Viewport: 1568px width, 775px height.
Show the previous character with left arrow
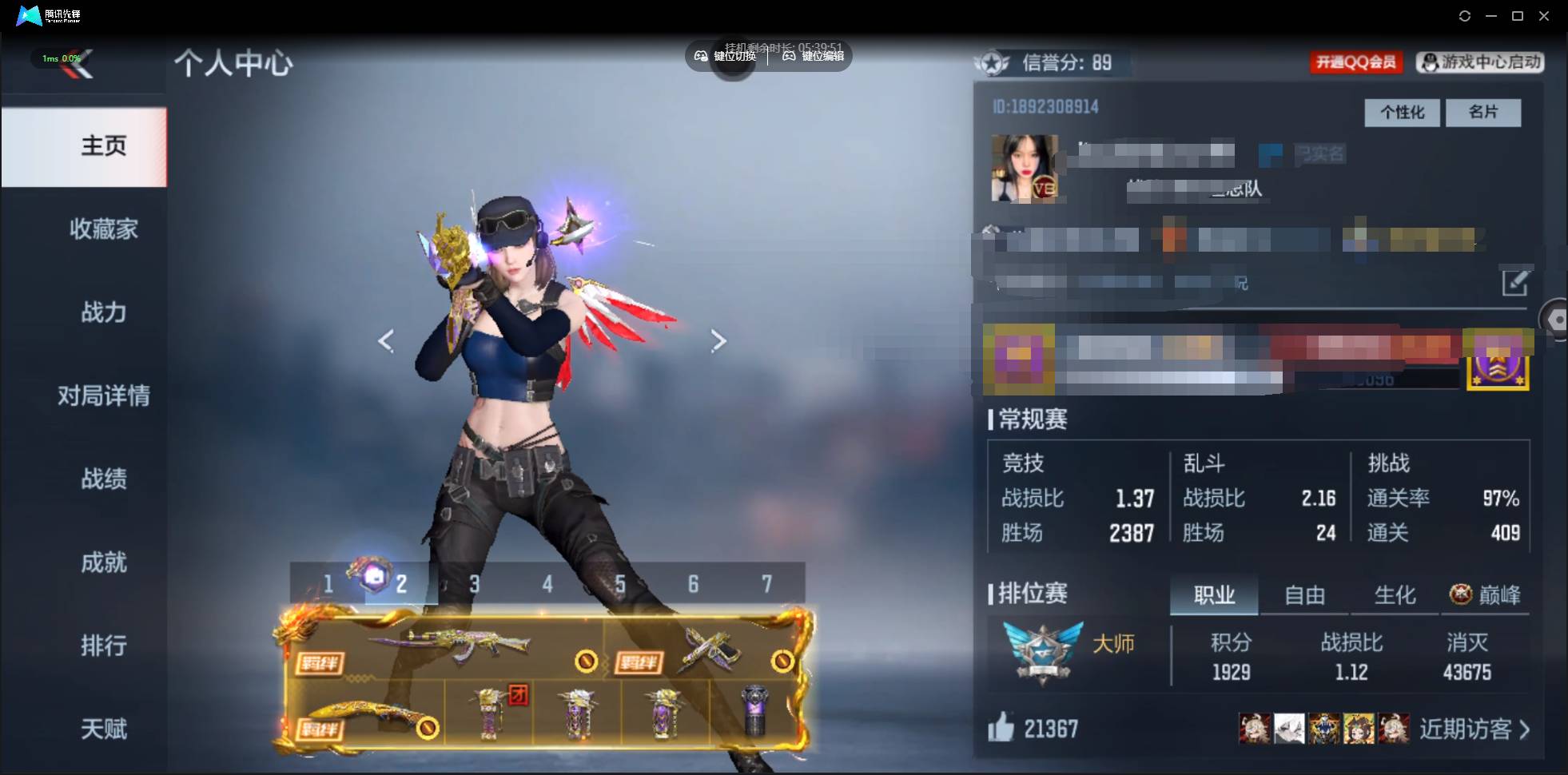(x=386, y=341)
